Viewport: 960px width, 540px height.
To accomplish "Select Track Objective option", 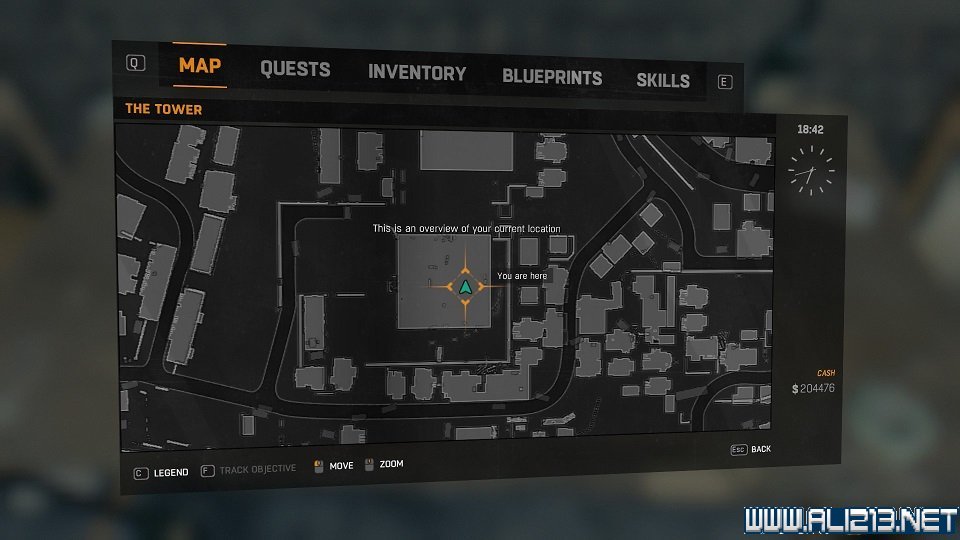I will pos(248,469).
